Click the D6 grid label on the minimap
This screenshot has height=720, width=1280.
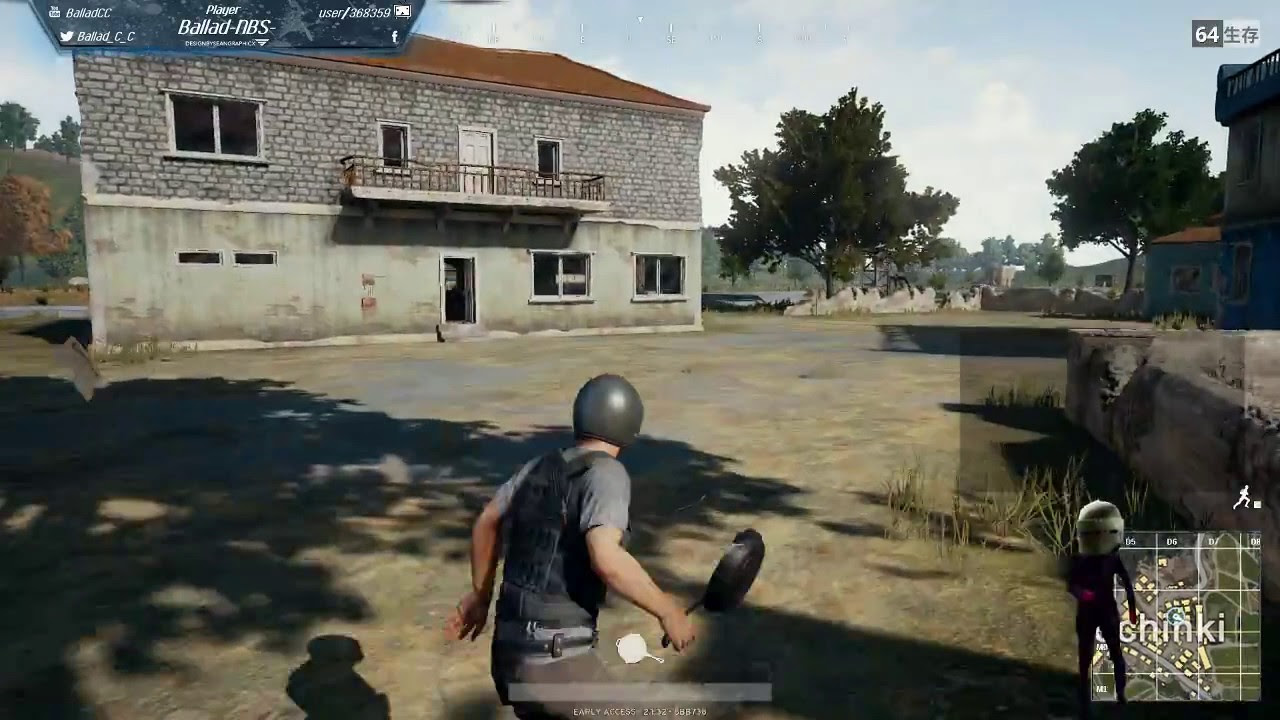pos(1171,541)
